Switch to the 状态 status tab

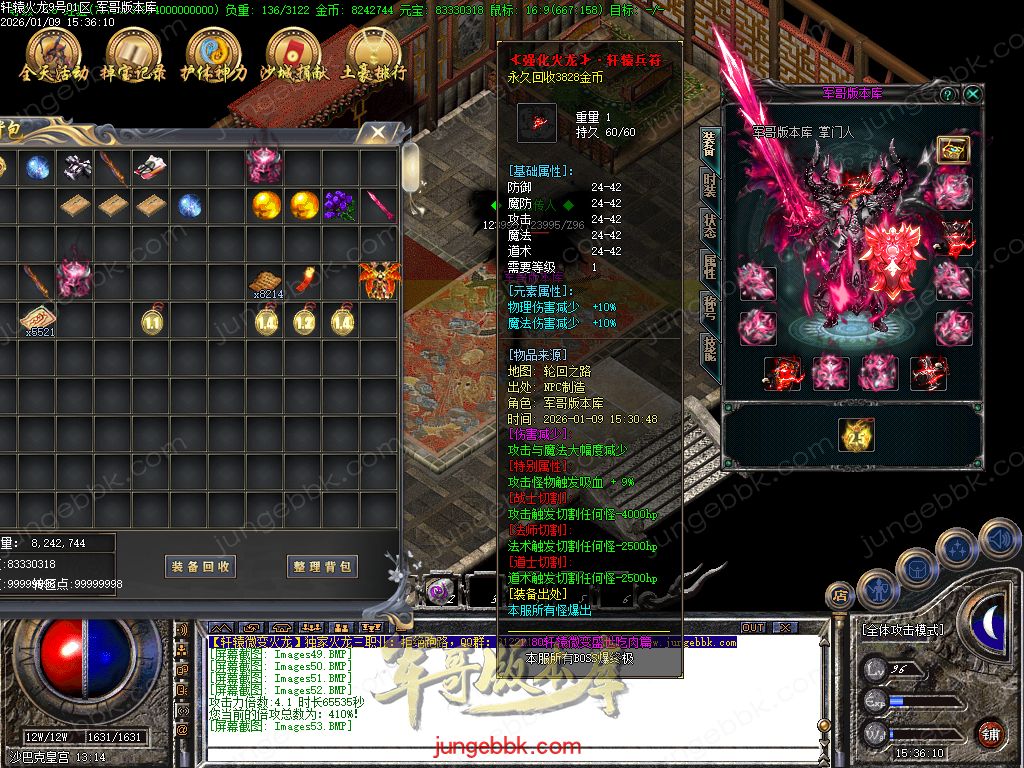(708, 227)
